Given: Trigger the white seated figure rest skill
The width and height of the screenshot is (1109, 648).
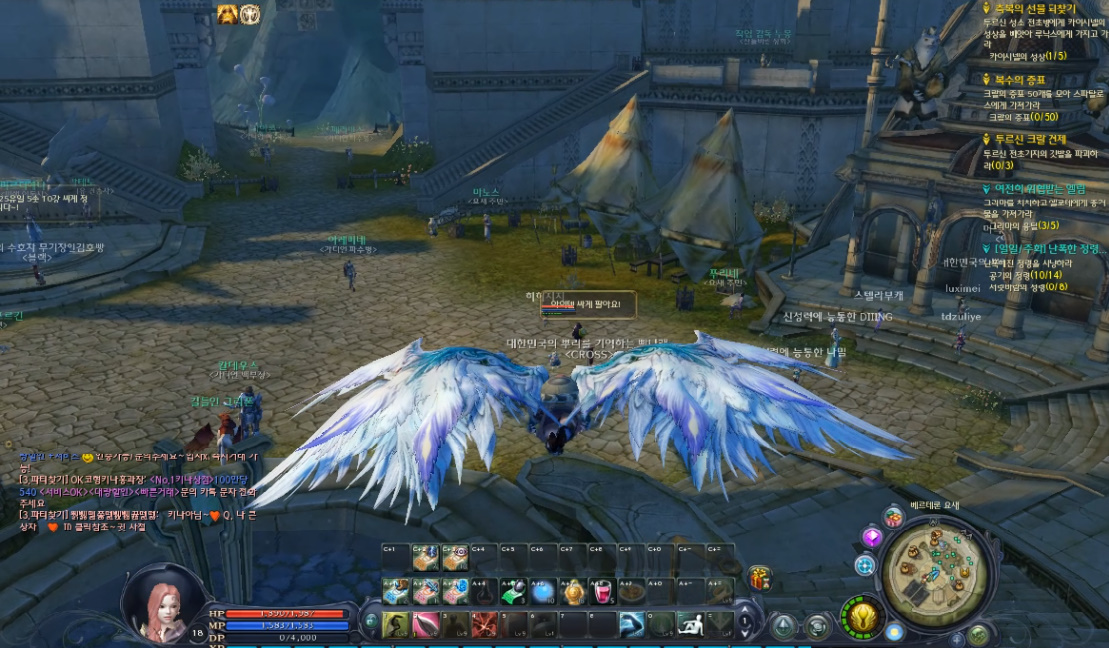Looking at the screenshot, I should tap(692, 626).
